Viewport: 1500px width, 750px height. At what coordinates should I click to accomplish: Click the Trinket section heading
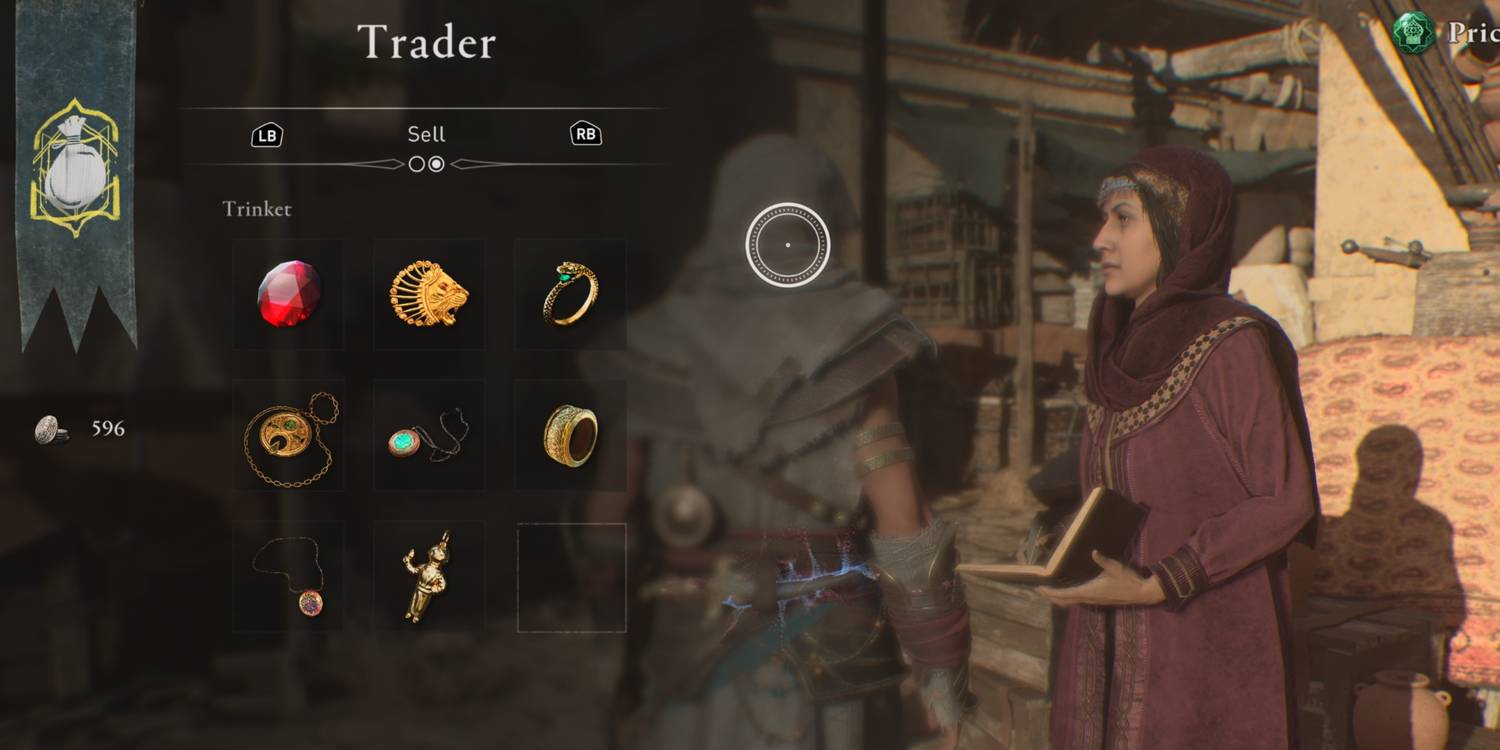(256, 209)
